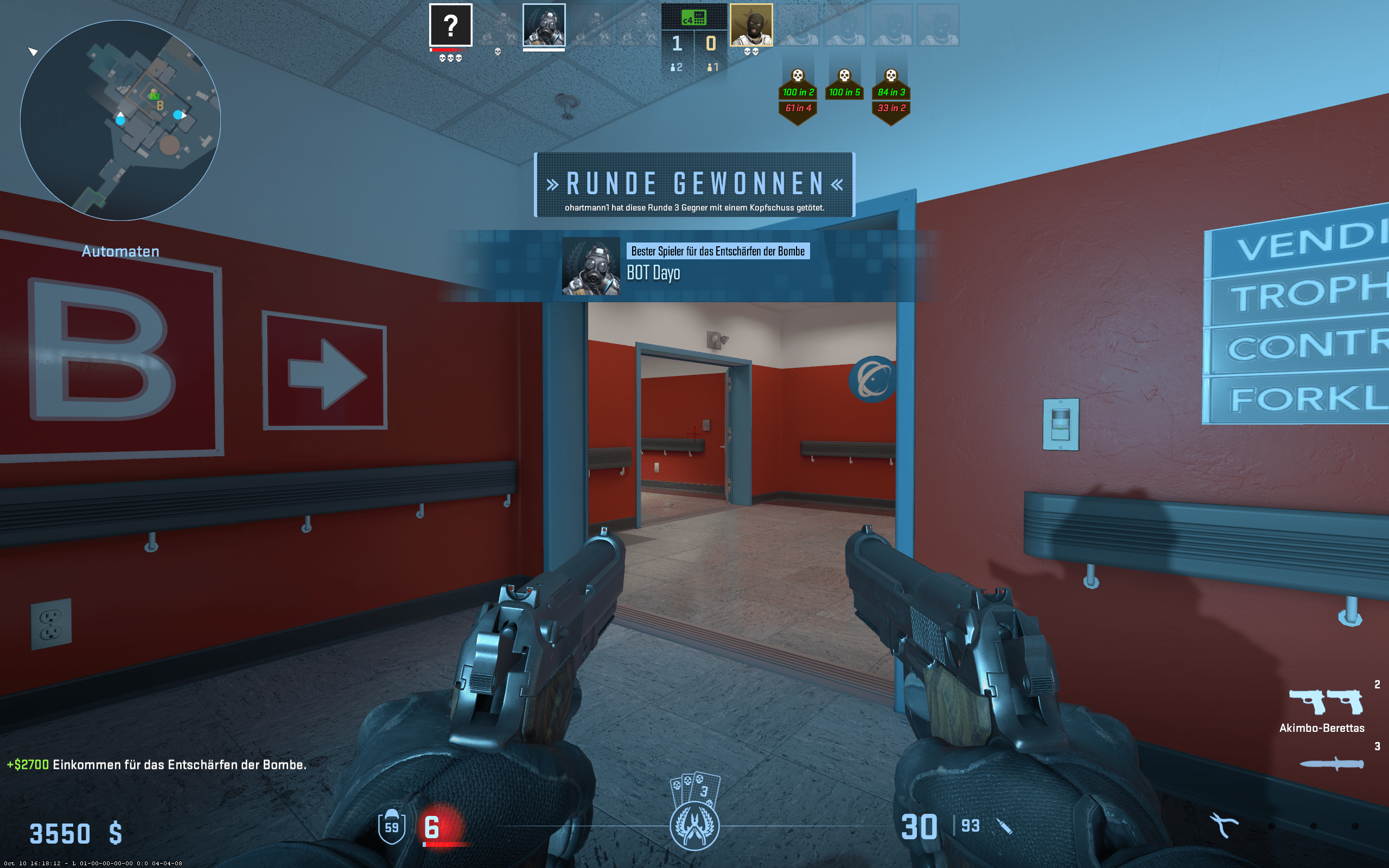Click the question mark player avatar

tap(450, 25)
